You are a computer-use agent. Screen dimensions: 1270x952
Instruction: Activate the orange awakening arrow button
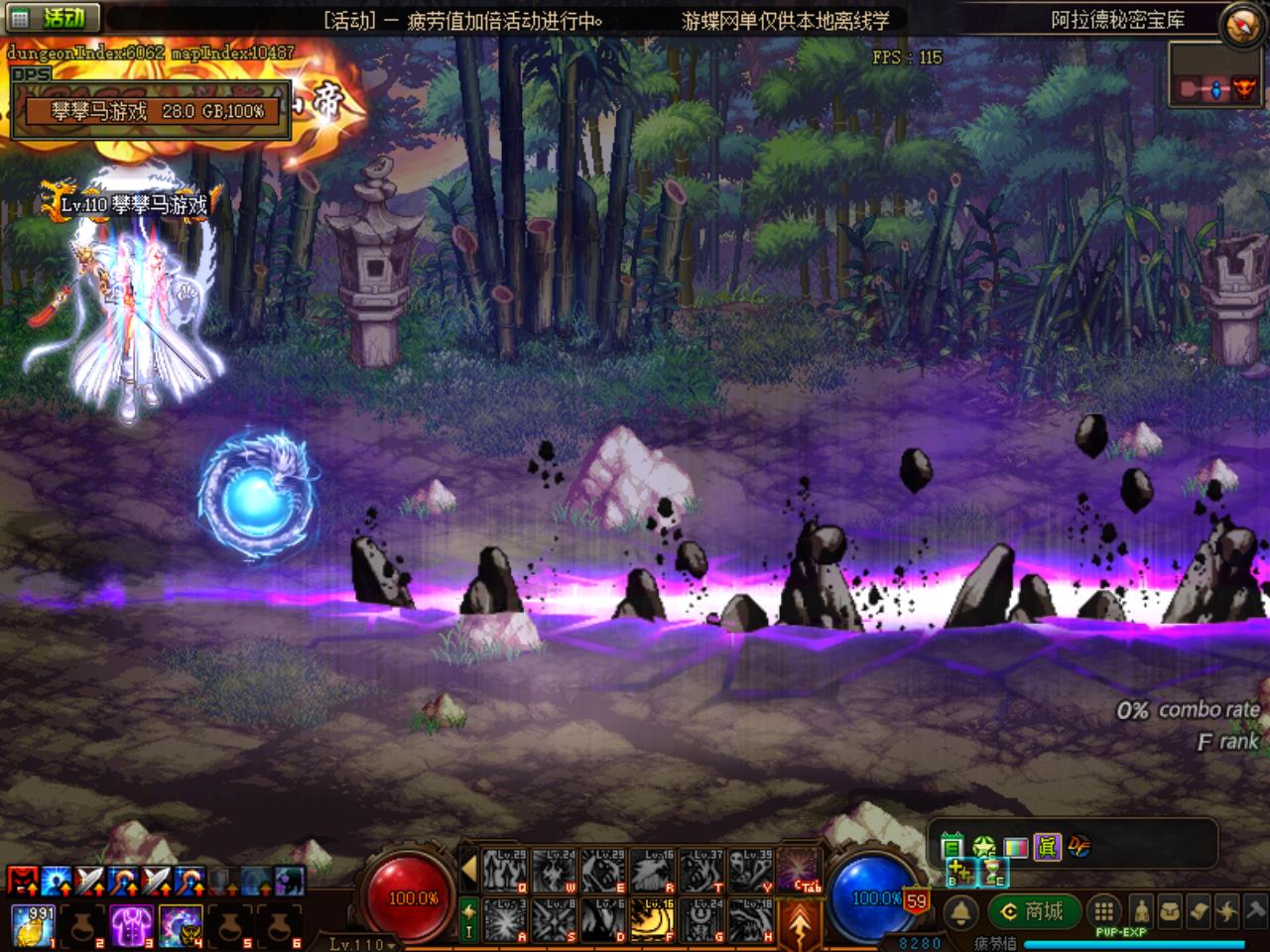point(800,922)
